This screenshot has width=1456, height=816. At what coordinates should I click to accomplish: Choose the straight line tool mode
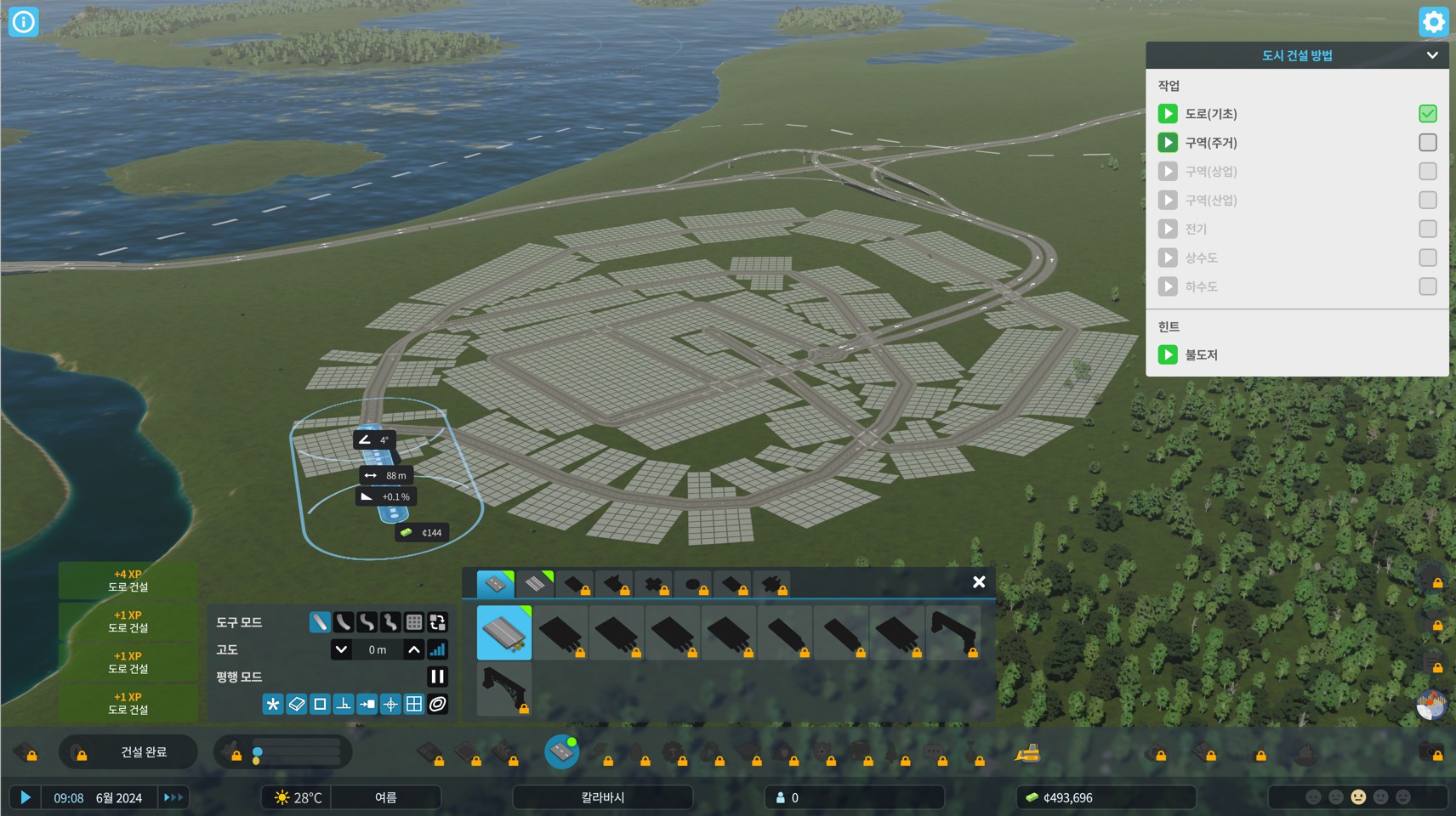[320, 622]
